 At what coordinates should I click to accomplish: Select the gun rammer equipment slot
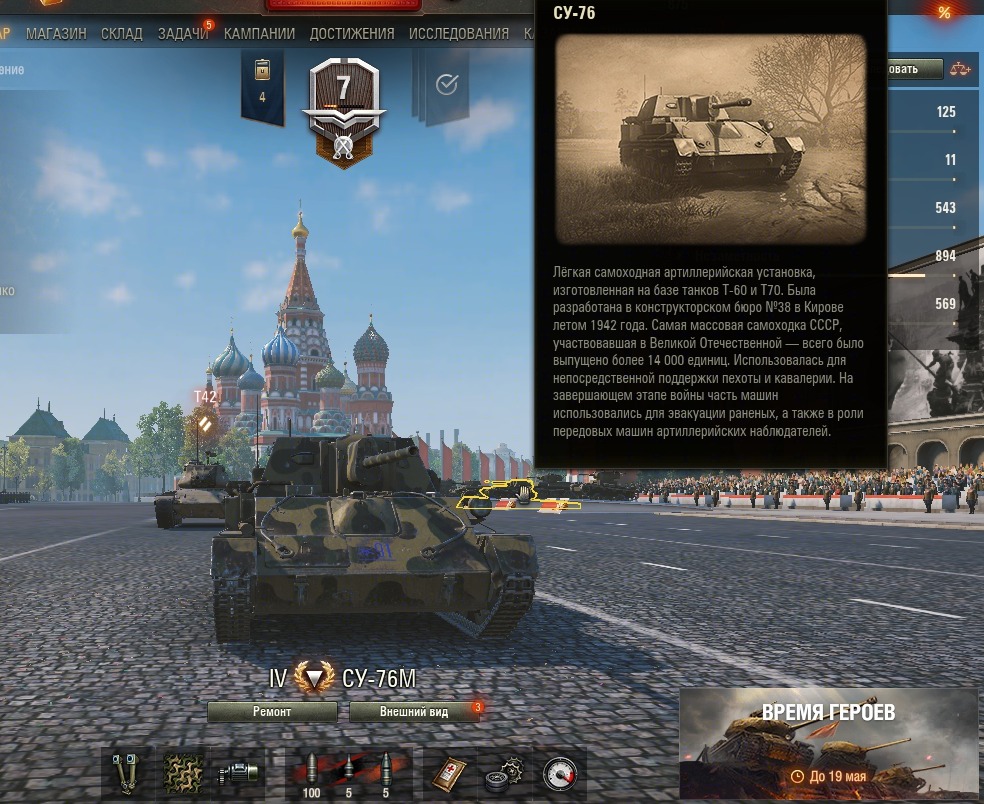[x=239, y=773]
